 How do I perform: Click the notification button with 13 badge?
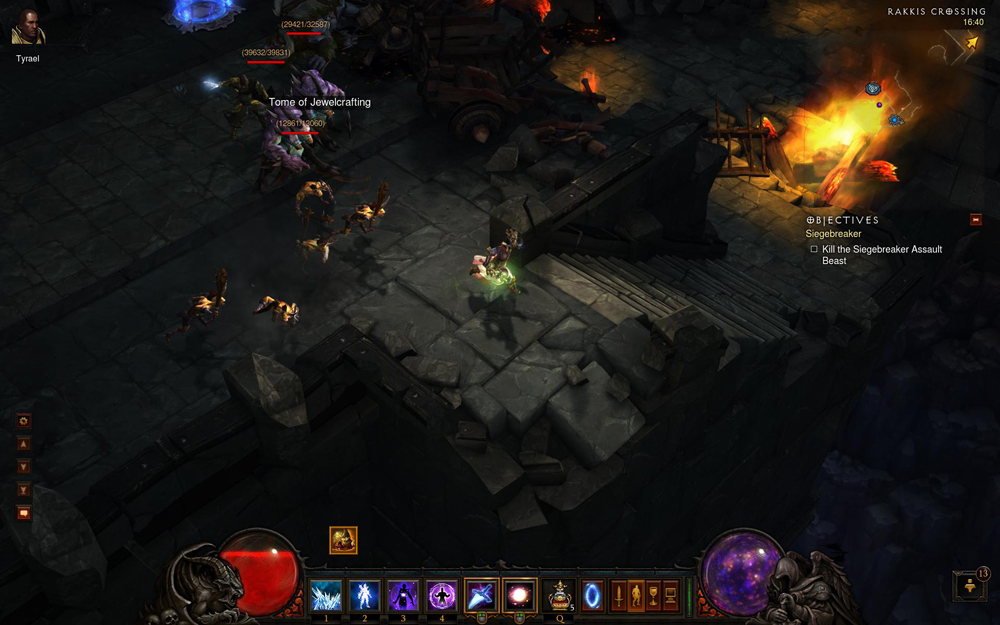coord(968,586)
